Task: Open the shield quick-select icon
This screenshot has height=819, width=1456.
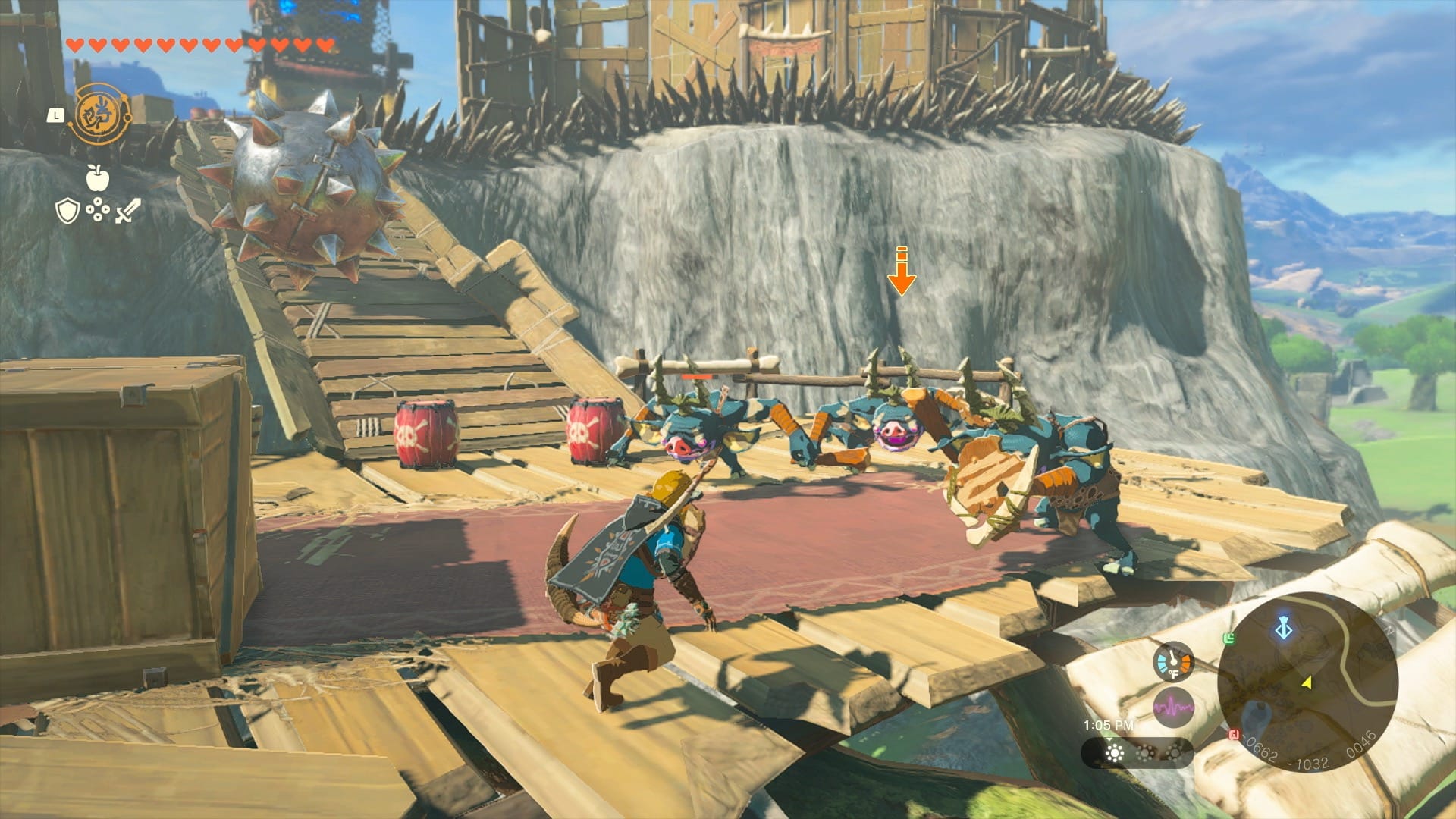Action: pyautogui.click(x=67, y=211)
